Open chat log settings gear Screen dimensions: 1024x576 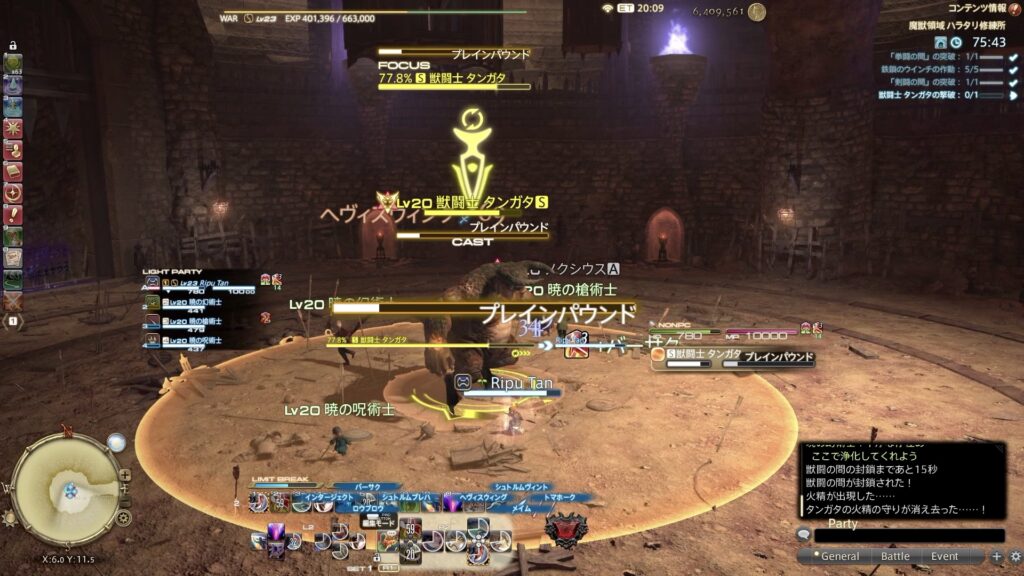(x=1015, y=556)
